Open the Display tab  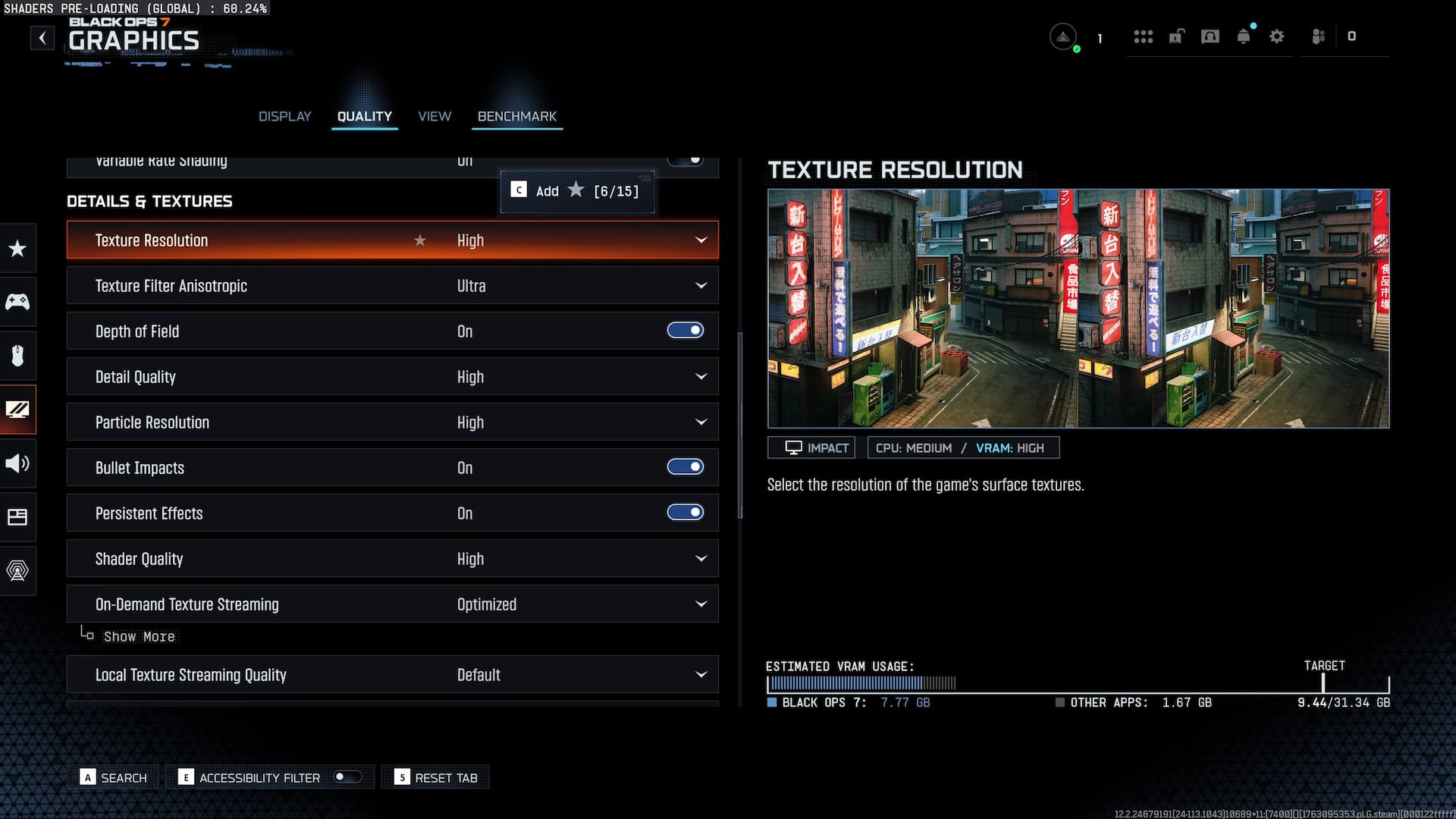pyautogui.click(x=284, y=116)
